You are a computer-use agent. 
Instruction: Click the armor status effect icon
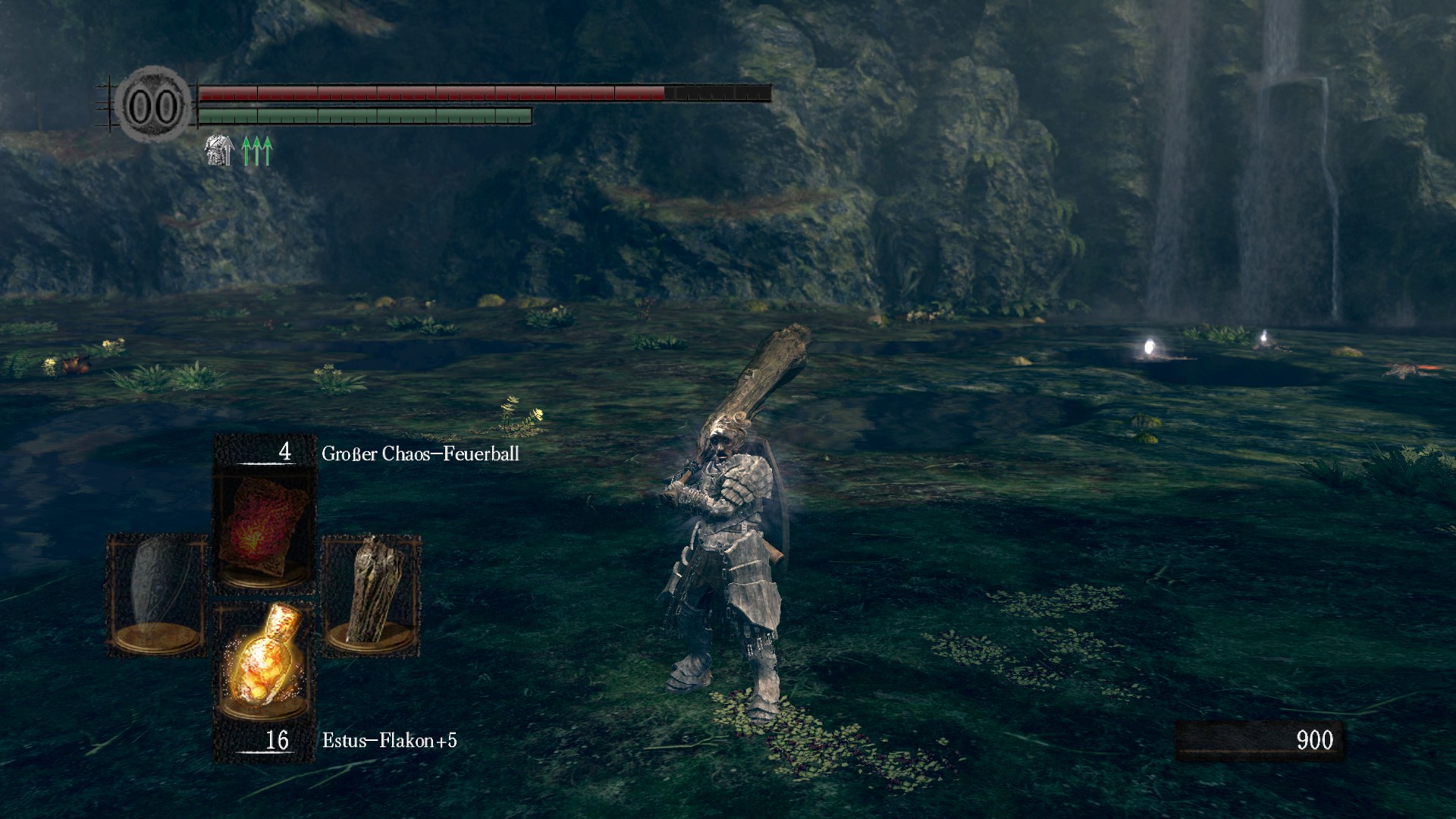219,151
